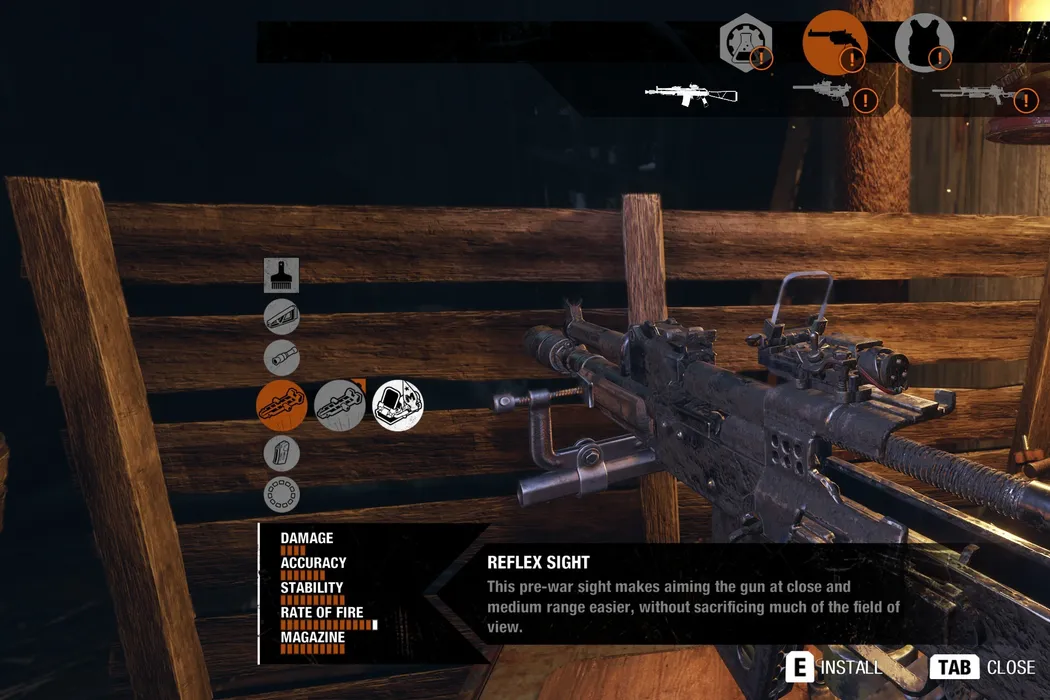Choose the grey pistol weapon slot
1050x700 pixels.
click(822, 93)
